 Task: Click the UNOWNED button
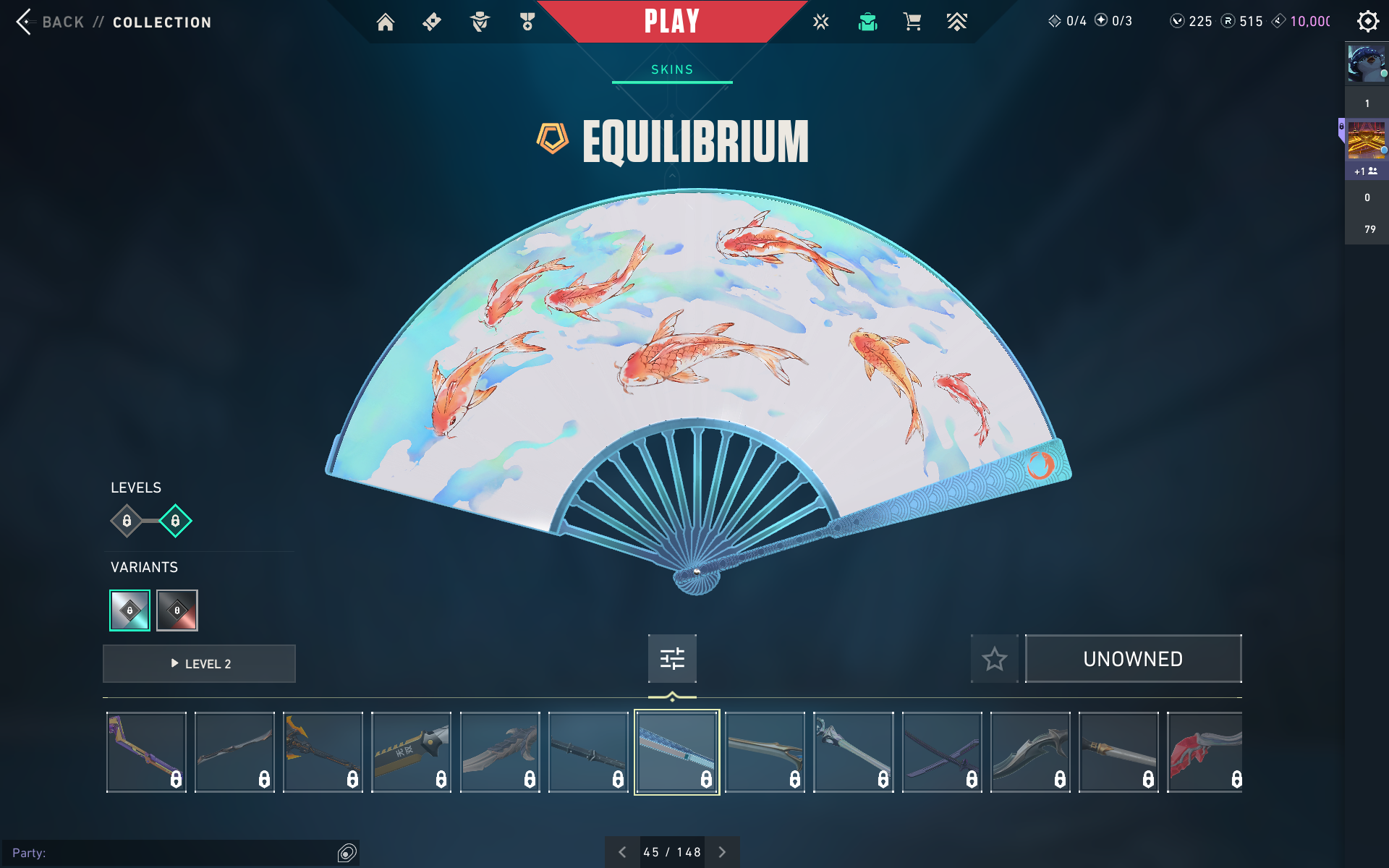(x=1133, y=659)
